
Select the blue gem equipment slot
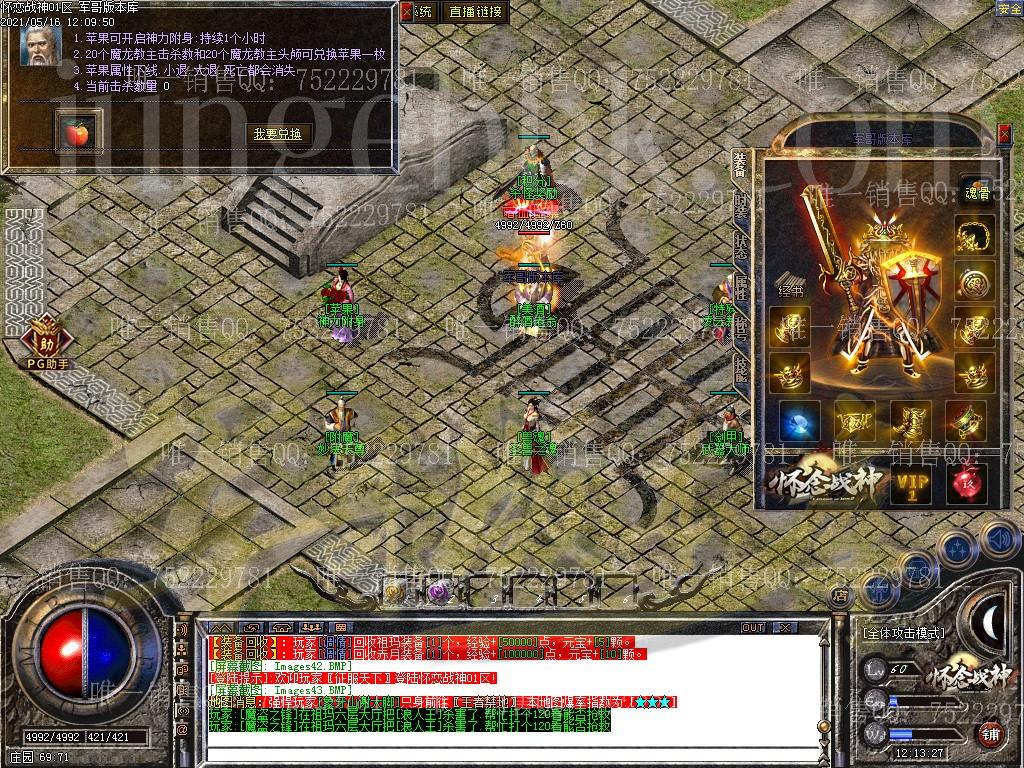(799, 421)
